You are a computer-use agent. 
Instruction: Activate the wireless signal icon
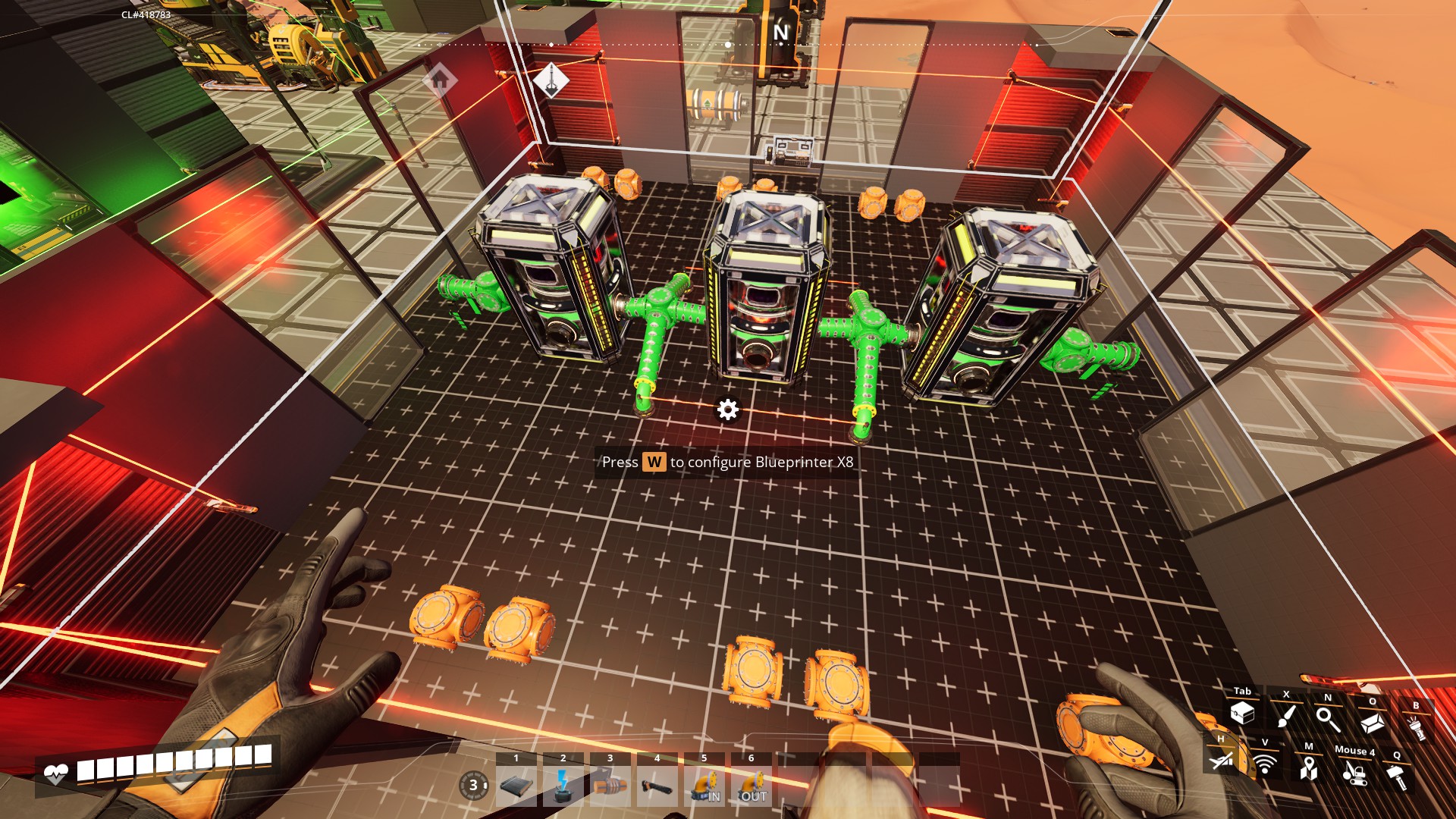click(1264, 764)
